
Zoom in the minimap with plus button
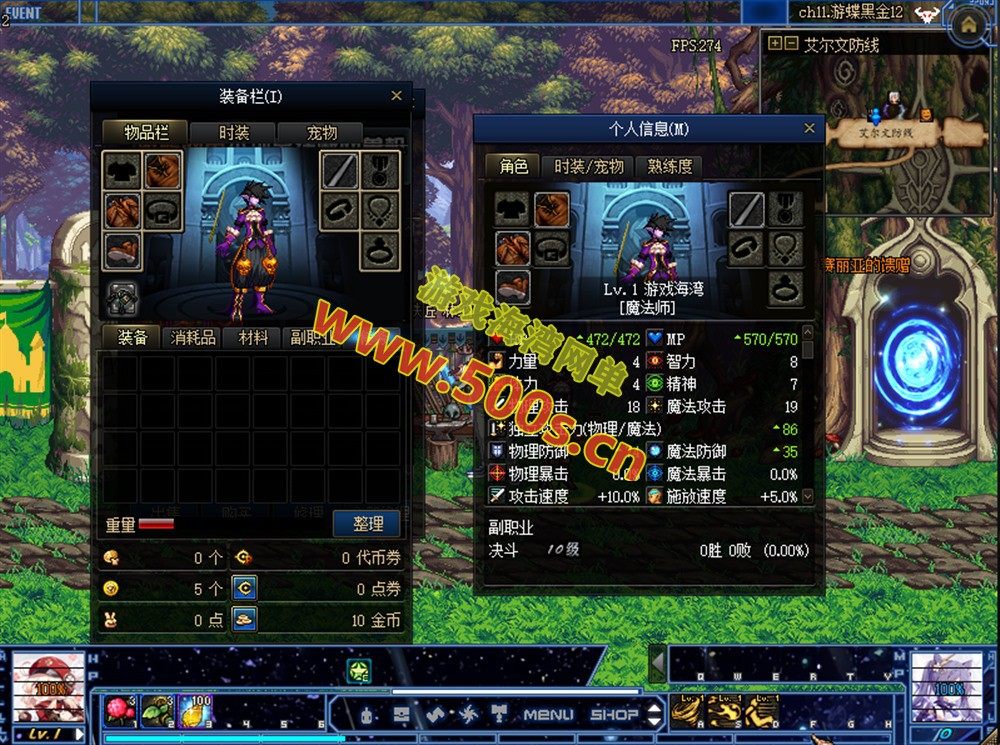(x=774, y=44)
